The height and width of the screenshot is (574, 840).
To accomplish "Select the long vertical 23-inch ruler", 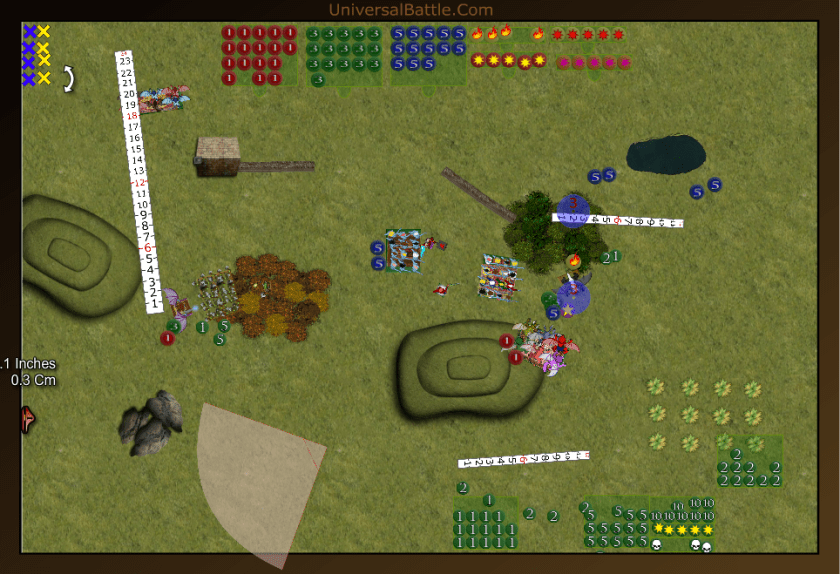I will click(x=138, y=180).
